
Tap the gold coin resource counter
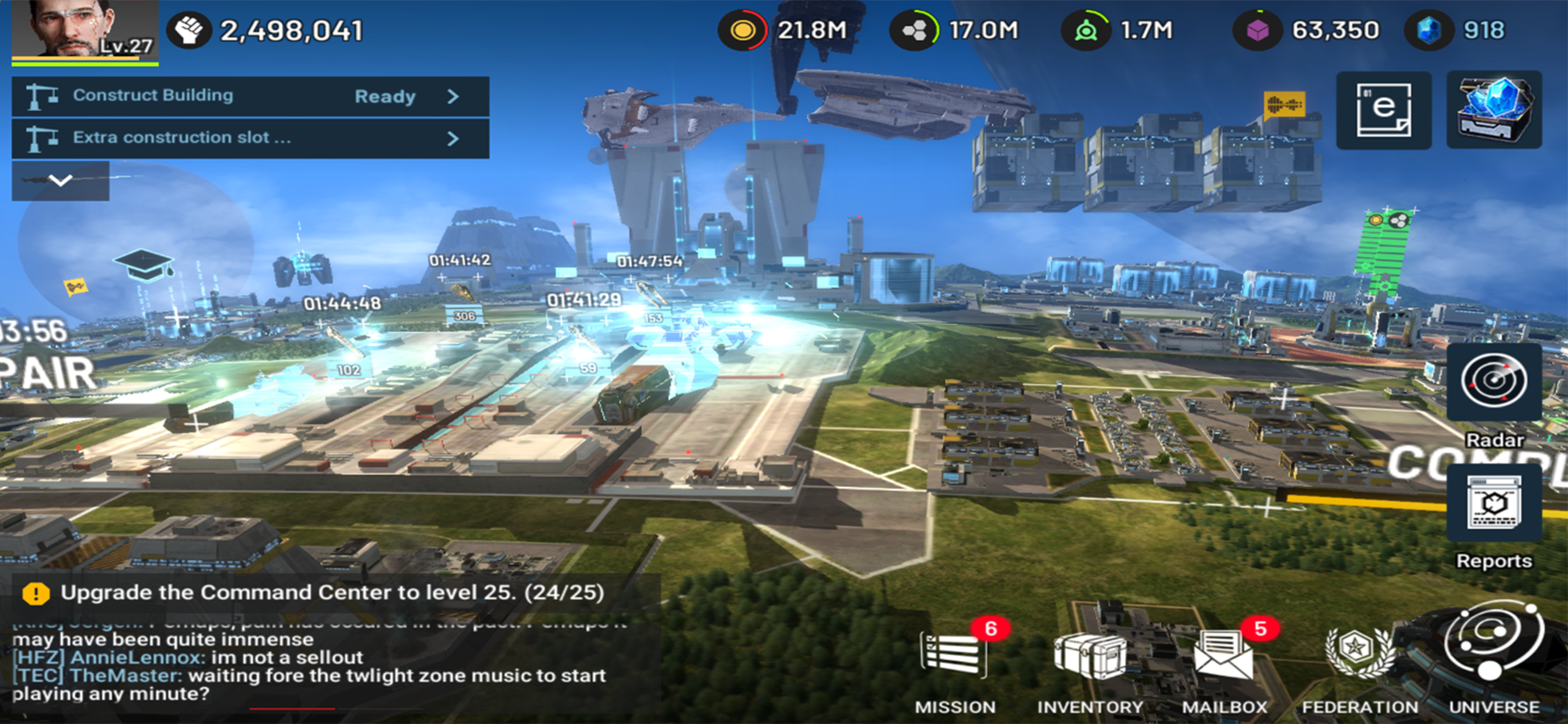click(x=786, y=30)
